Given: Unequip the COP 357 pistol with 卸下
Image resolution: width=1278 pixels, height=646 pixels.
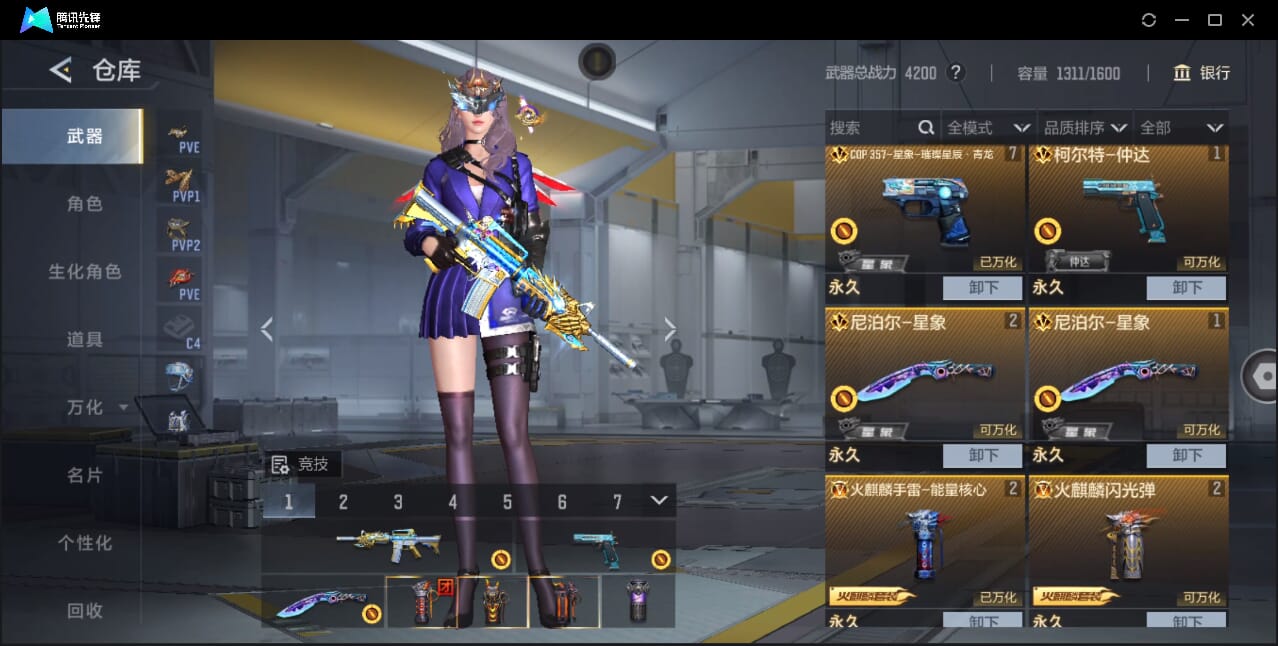Looking at the screenshot, I should [x=982, y=288].
